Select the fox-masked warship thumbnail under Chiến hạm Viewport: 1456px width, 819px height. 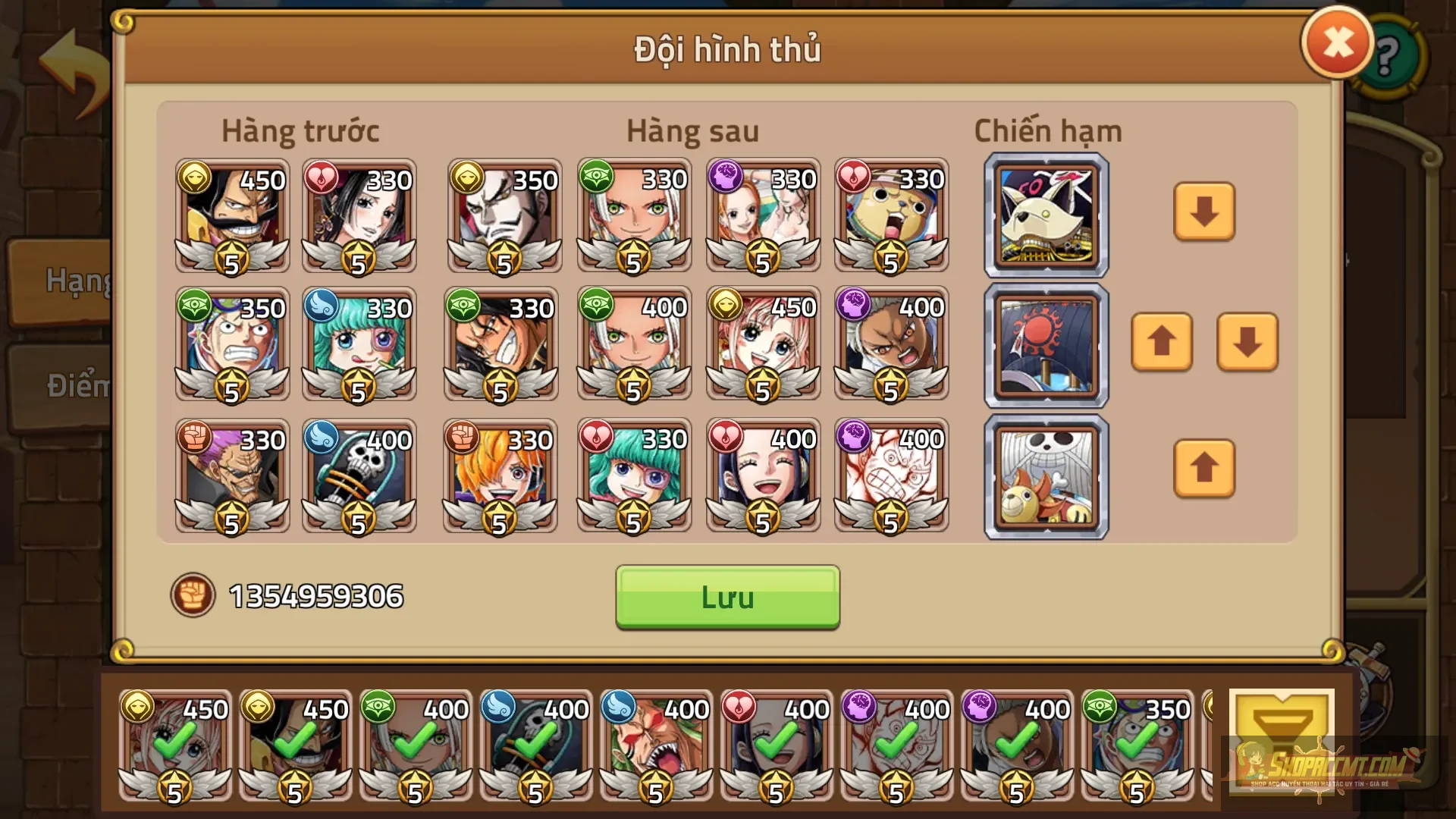tap(1045, 215)
